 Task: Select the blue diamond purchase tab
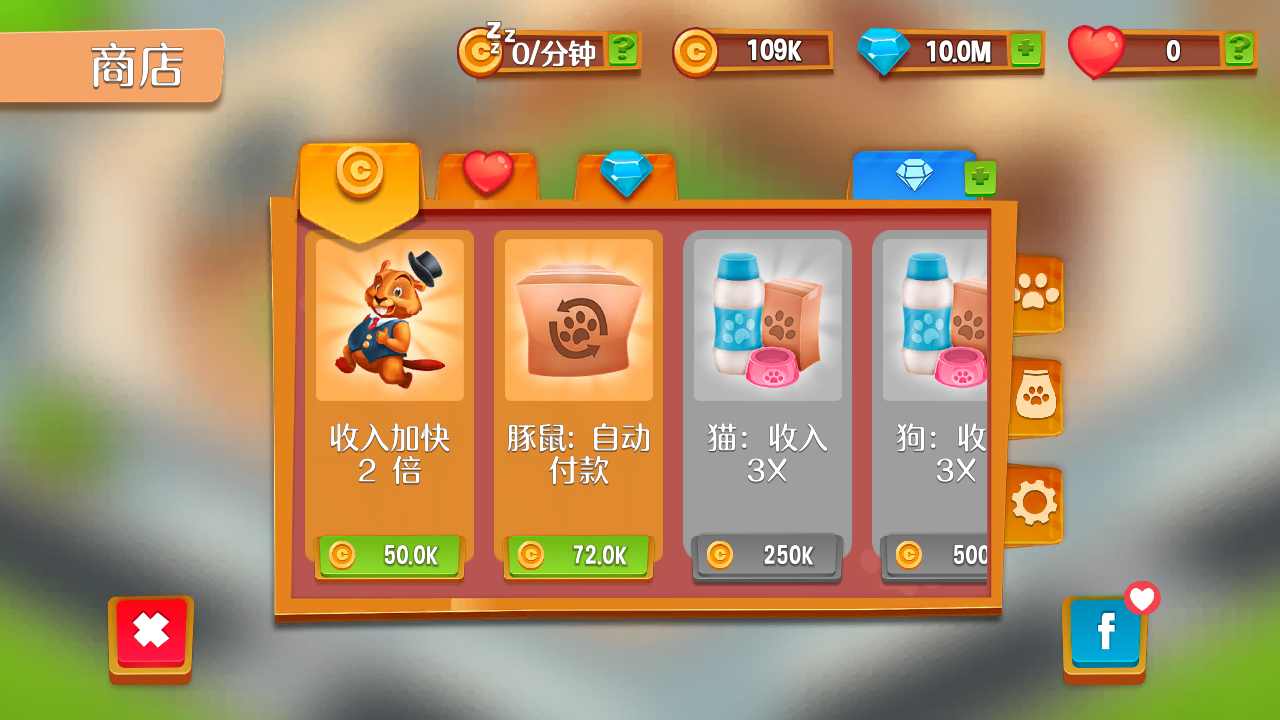pos(916,172)
